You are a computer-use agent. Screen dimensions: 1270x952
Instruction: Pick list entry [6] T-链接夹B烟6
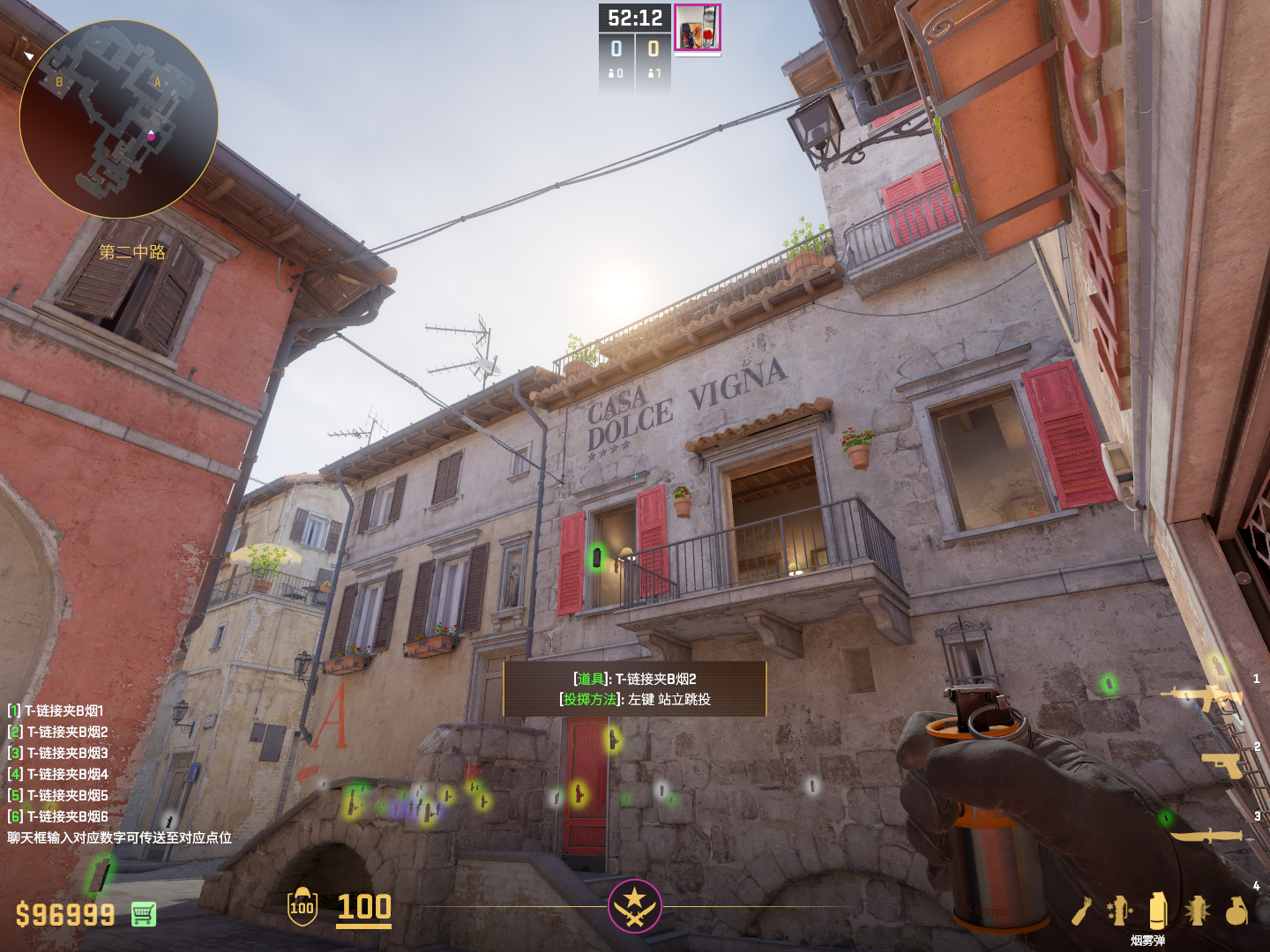tap(58, 816)
